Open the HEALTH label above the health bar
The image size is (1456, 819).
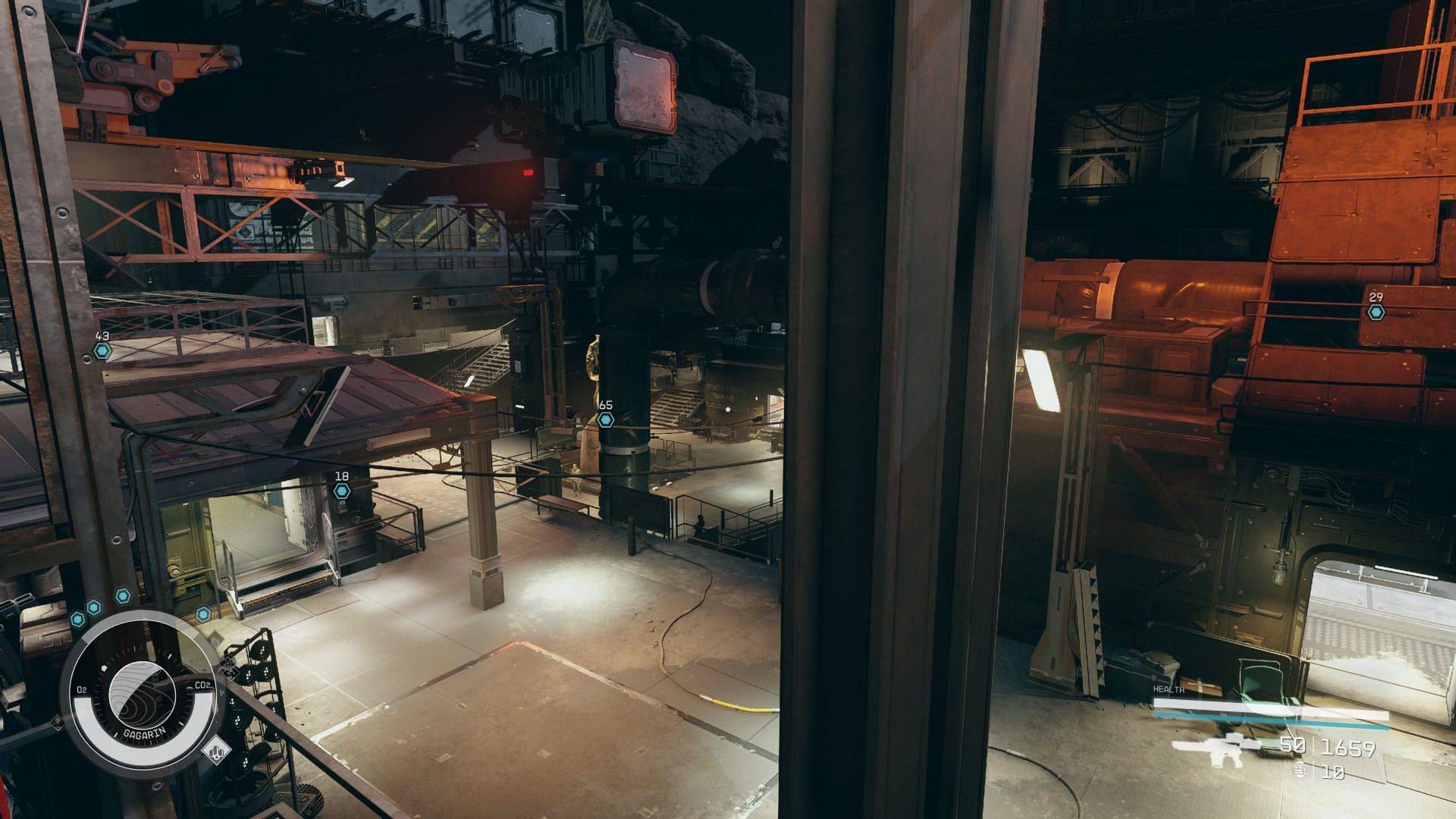point(1169,689)
